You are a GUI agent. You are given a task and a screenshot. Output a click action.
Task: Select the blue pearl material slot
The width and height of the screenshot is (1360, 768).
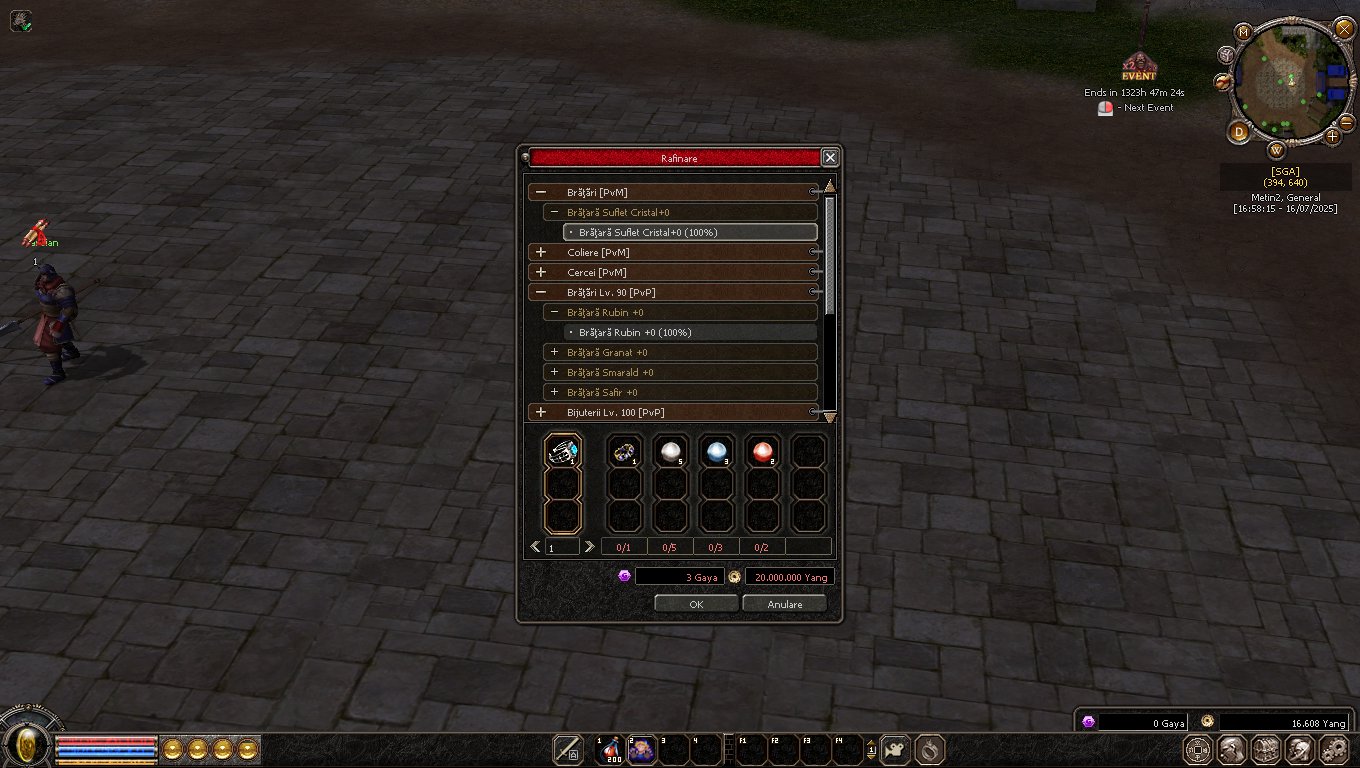coord(716,452)
